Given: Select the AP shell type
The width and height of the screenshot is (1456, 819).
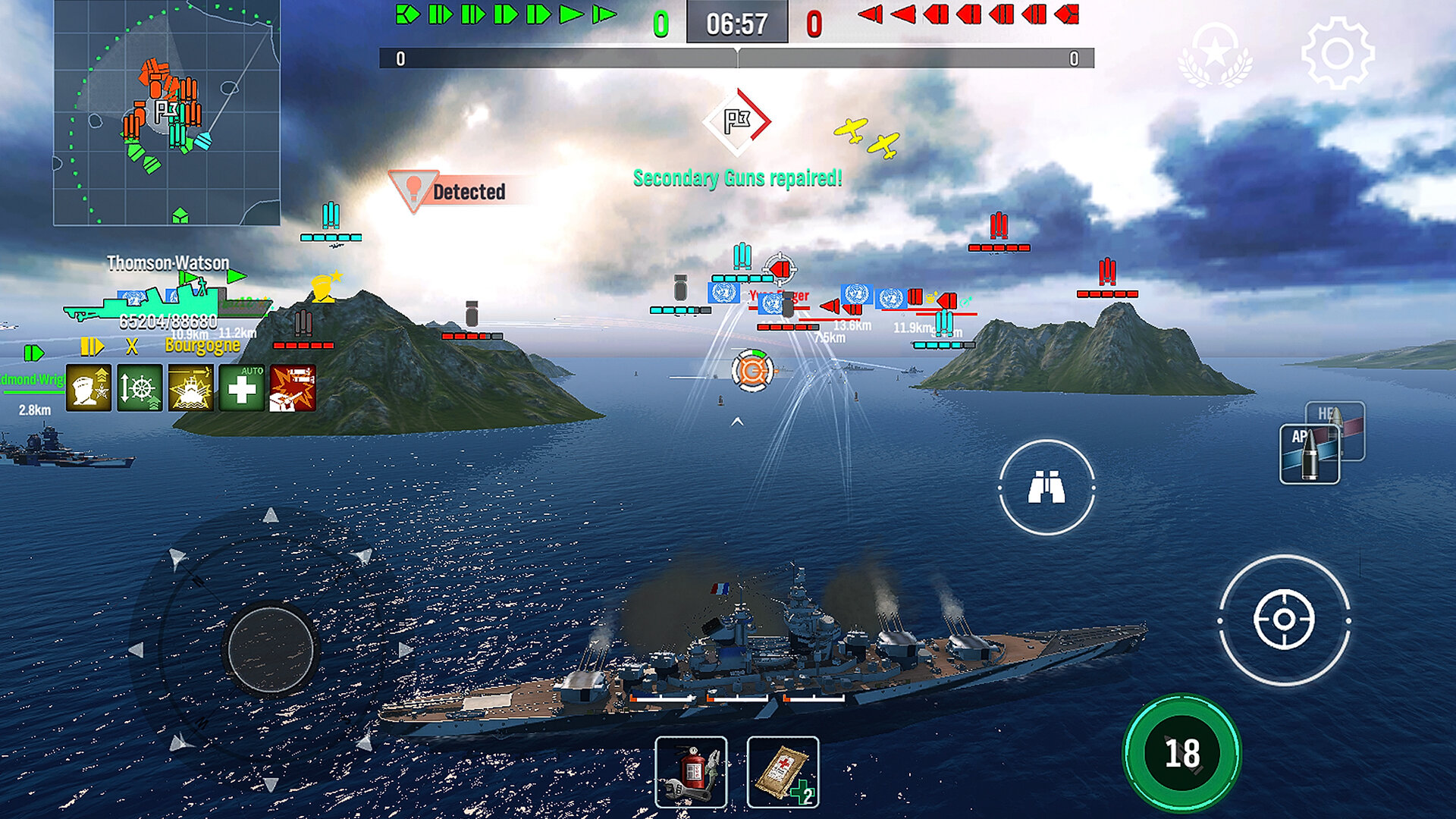Looking at the screenshot, I should [x=1307, y=455].
